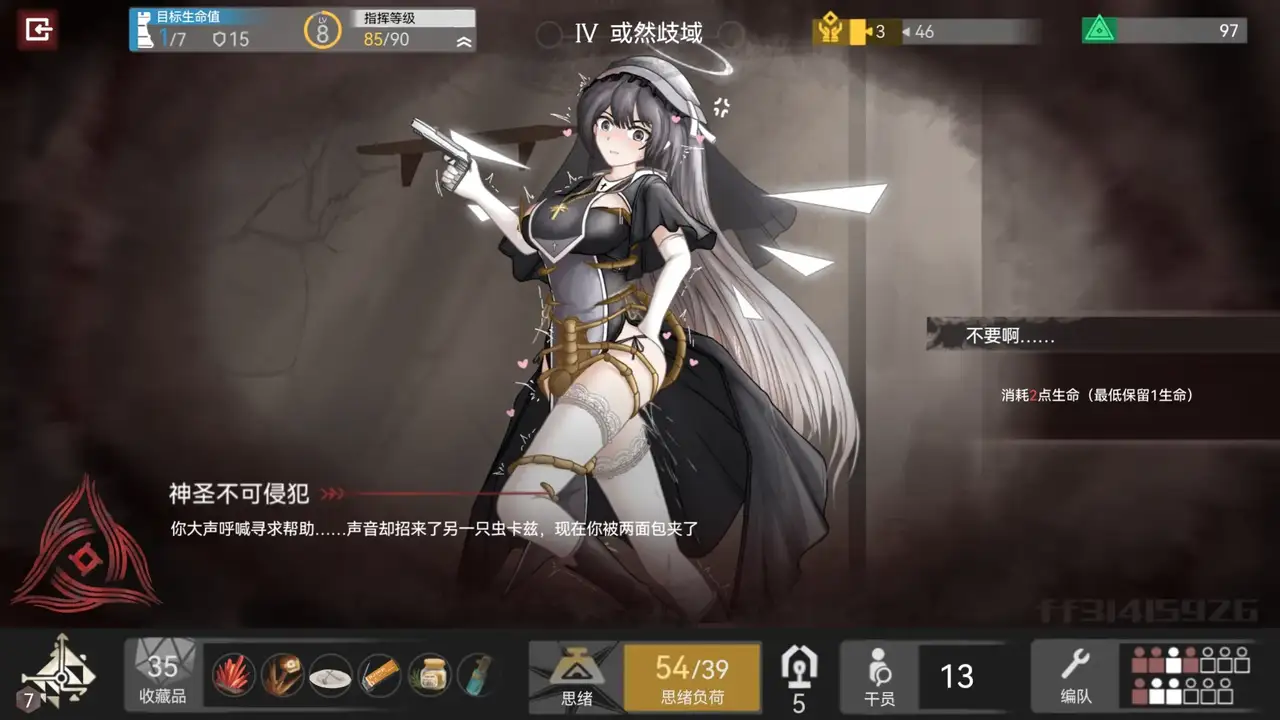
Task: Select the red crystal collectible
Action: (x=234, y=676)
